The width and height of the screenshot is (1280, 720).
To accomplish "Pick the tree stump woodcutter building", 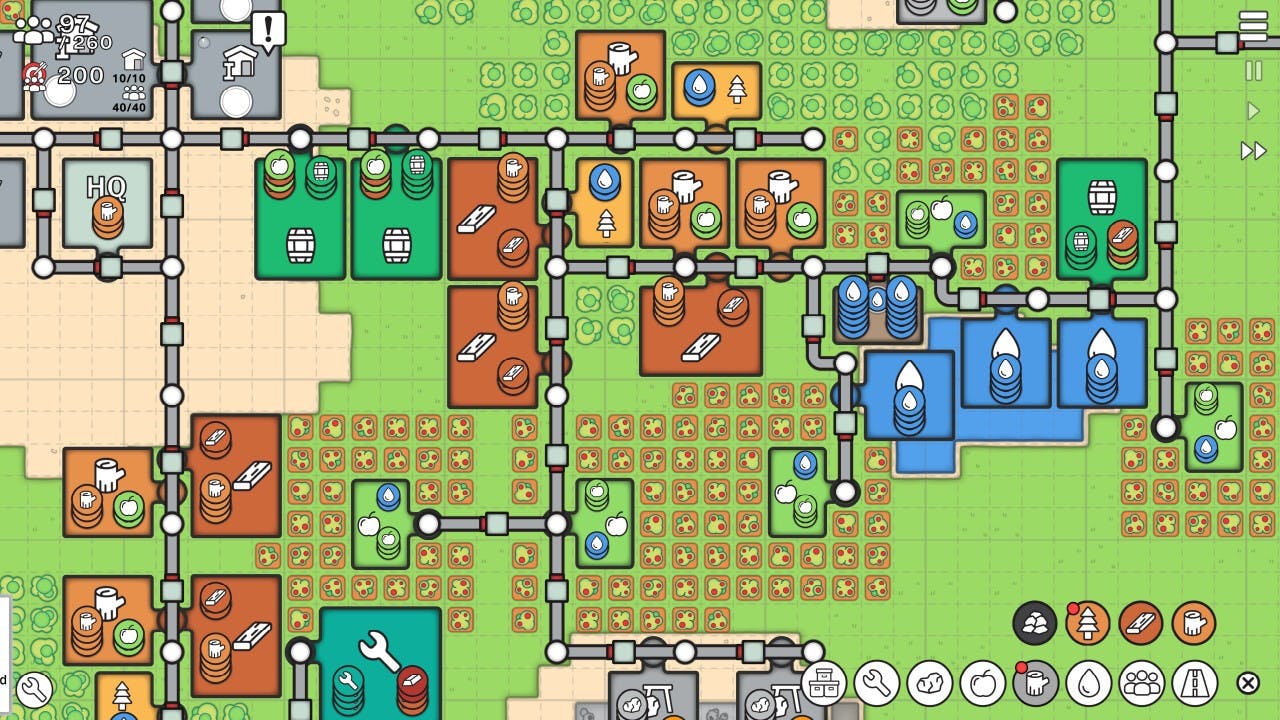I will click(1194, 624).
